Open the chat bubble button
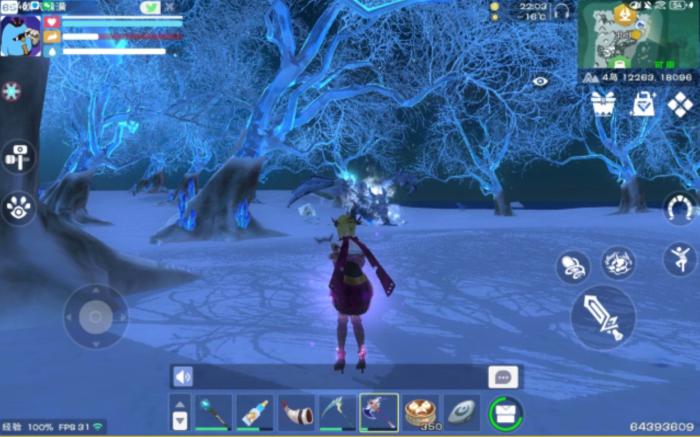 [x=503, y=377]
